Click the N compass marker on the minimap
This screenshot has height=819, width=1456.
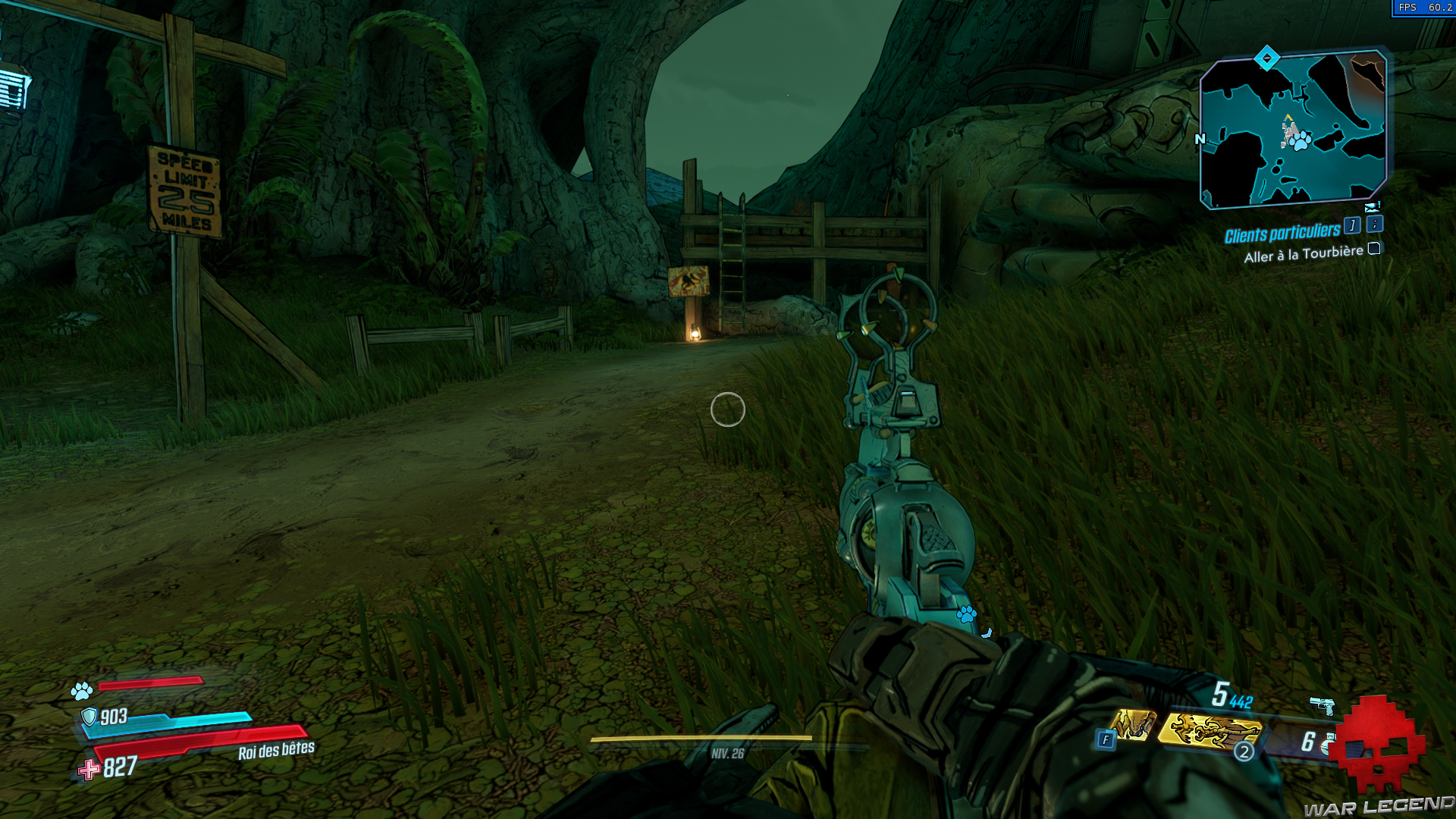(1199, 139)
